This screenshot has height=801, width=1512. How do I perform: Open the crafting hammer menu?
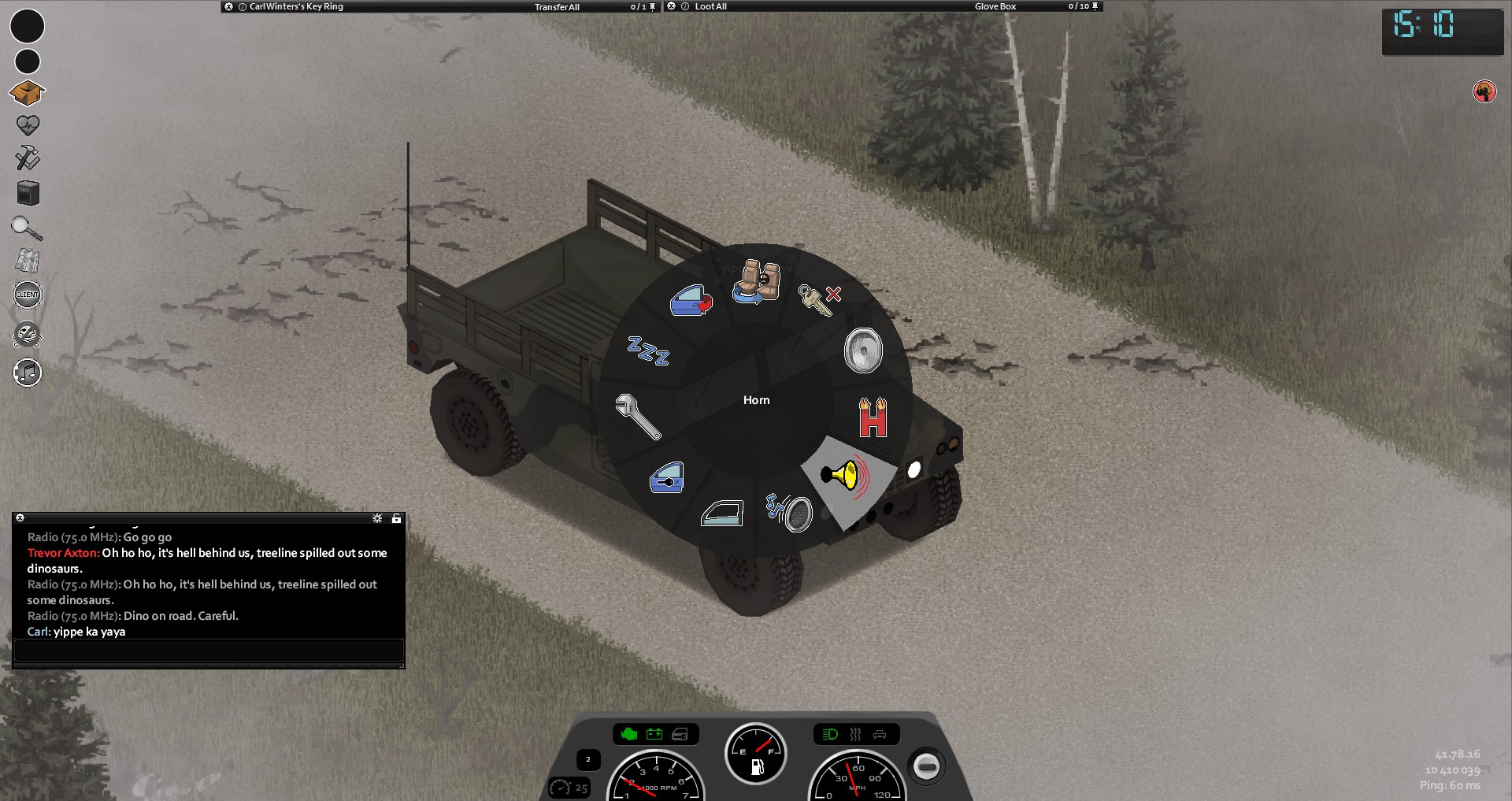28,158
